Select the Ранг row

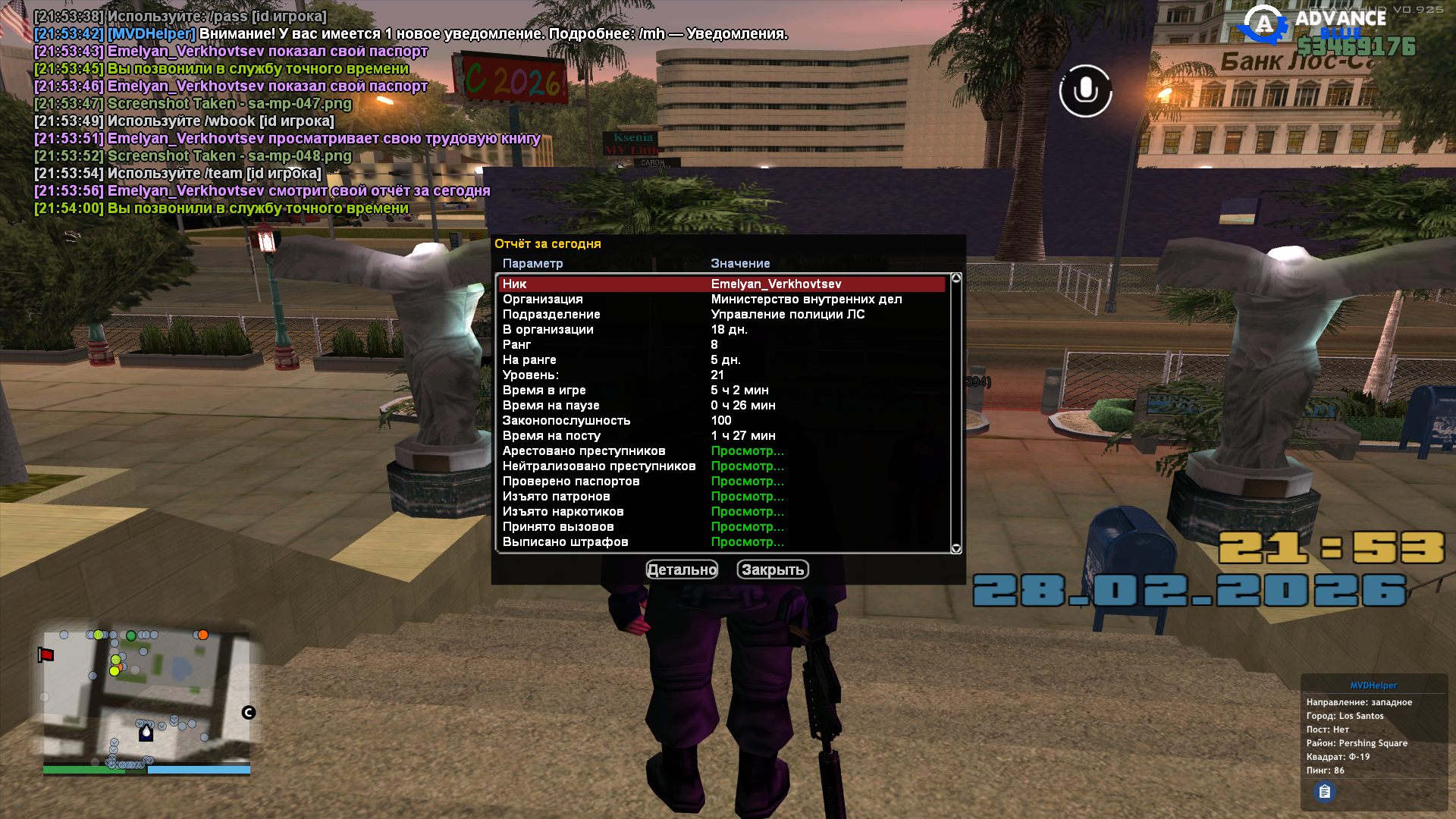click(x=720, y=344)
